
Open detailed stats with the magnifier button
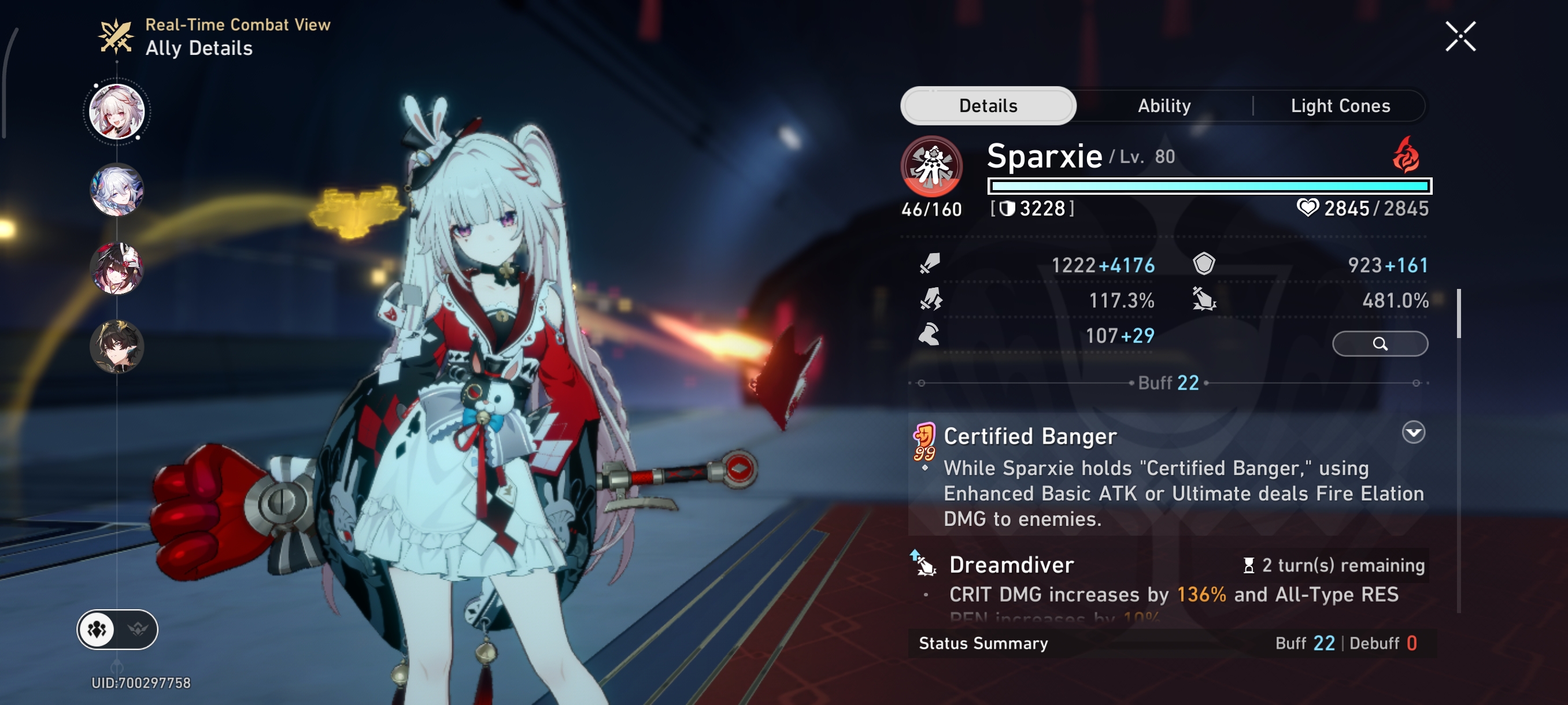tap(1380, 344)
